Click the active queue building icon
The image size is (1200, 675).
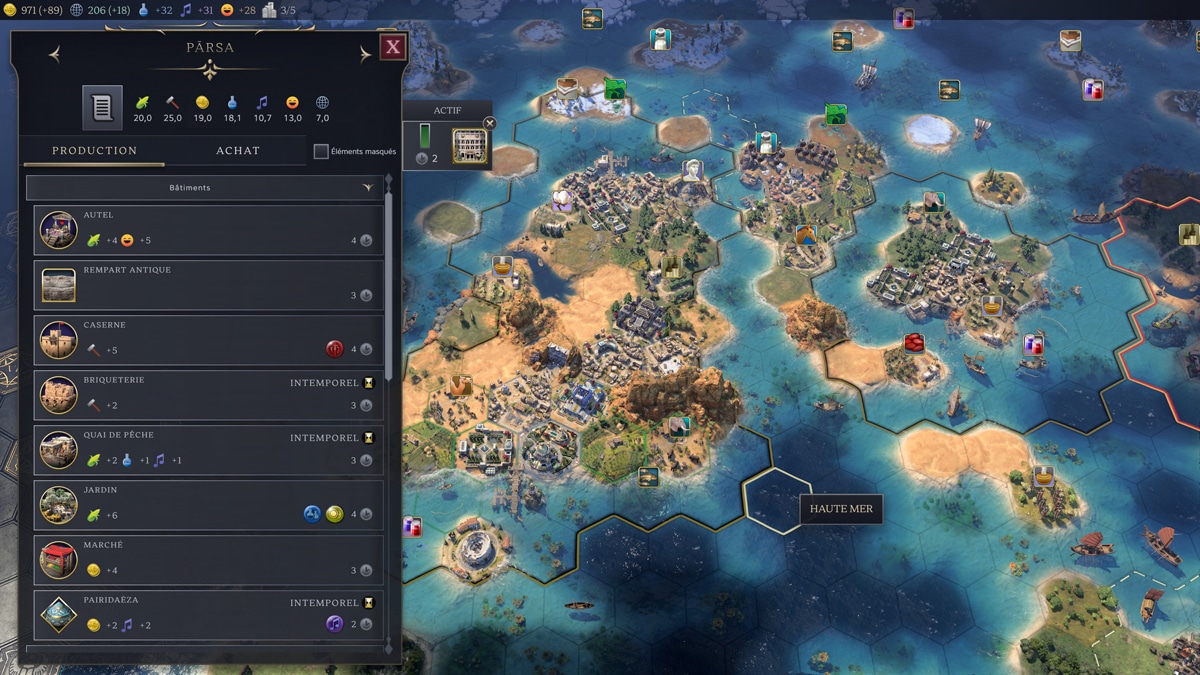[x=469, y=146]
